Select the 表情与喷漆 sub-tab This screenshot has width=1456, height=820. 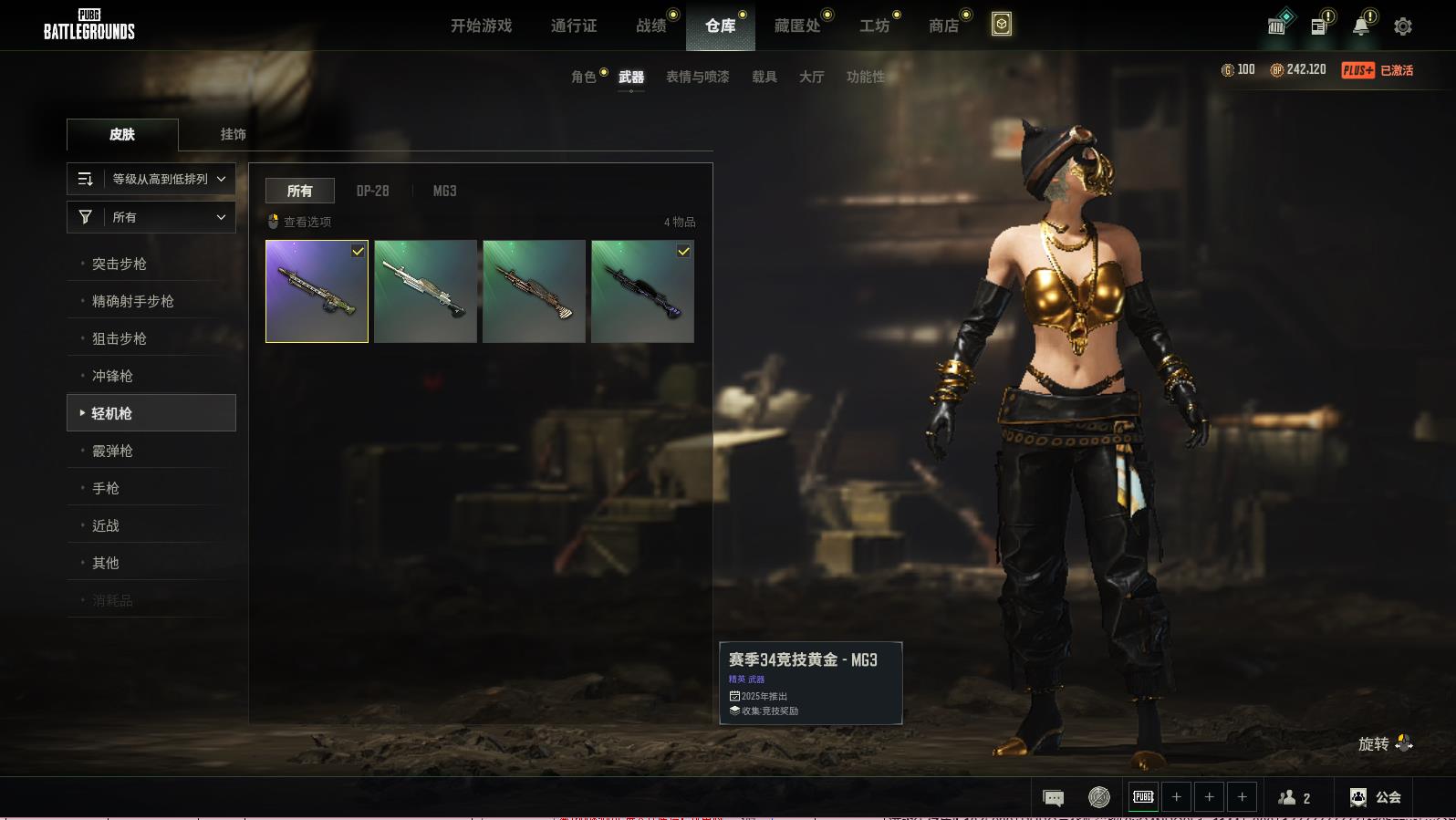click(x=697, y=77)
